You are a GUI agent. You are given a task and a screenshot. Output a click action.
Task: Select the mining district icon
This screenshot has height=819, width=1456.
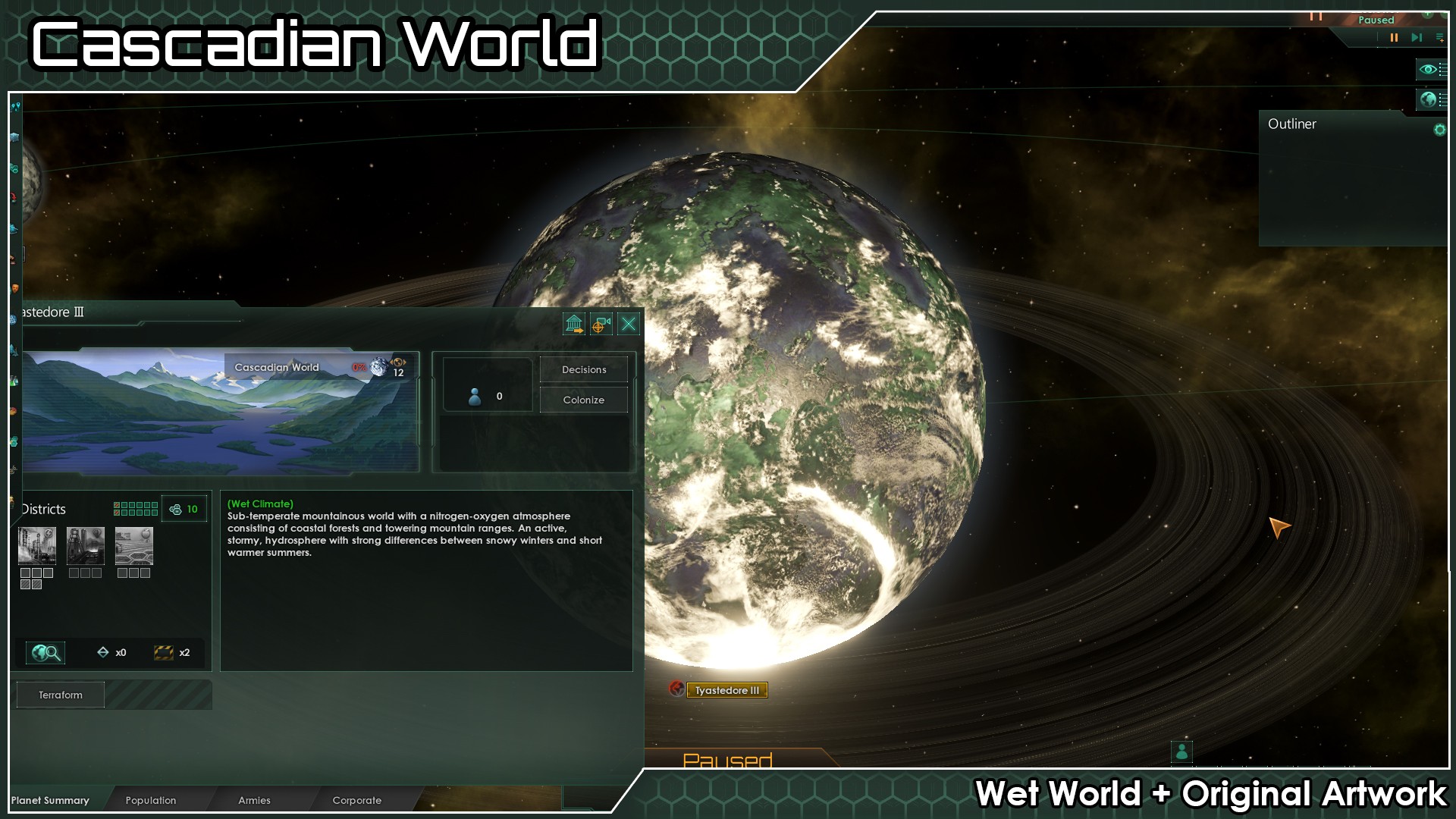point(86,545)
